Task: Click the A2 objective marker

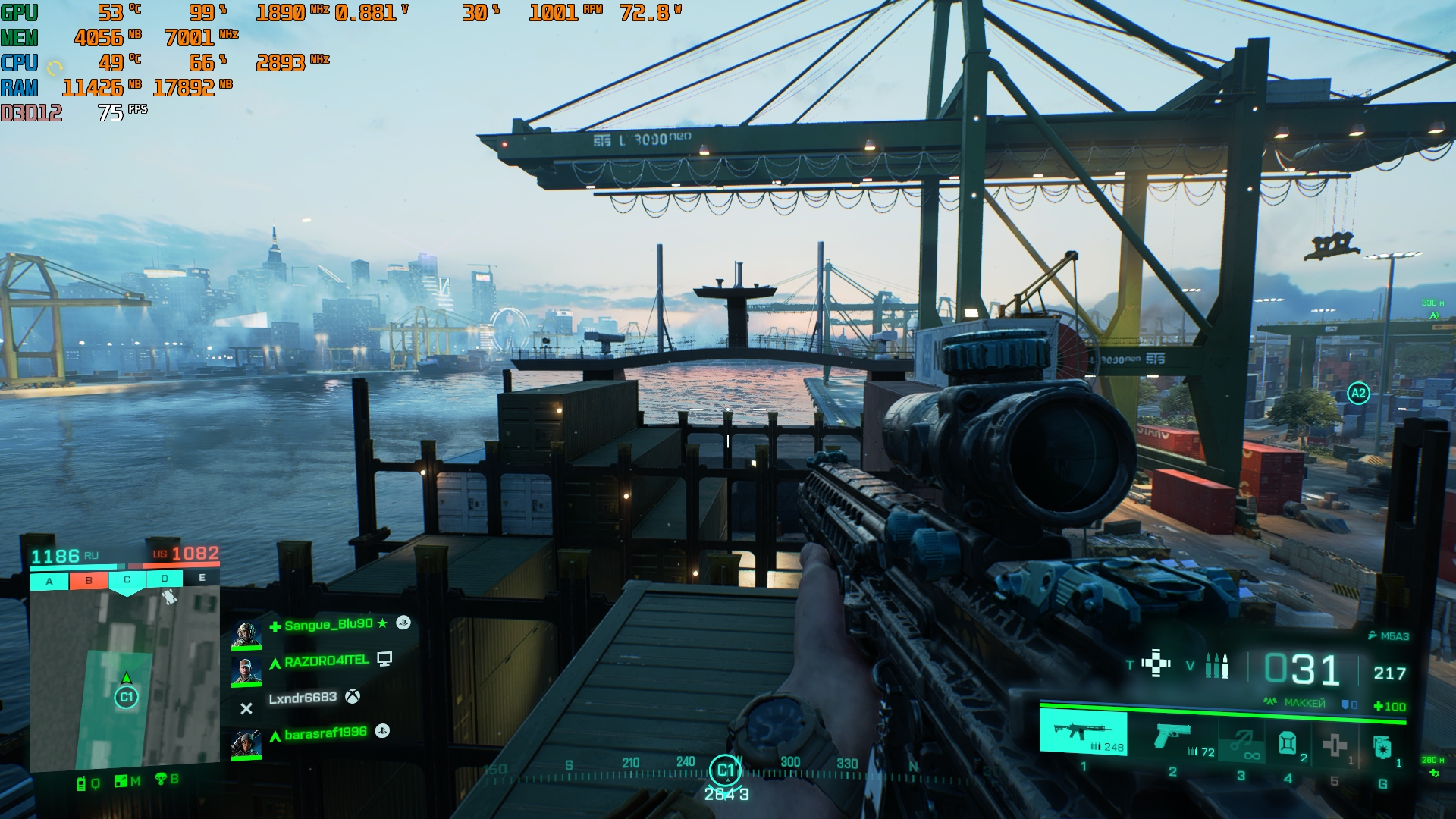Action: pyautogui.click(x=1357, y=394)
